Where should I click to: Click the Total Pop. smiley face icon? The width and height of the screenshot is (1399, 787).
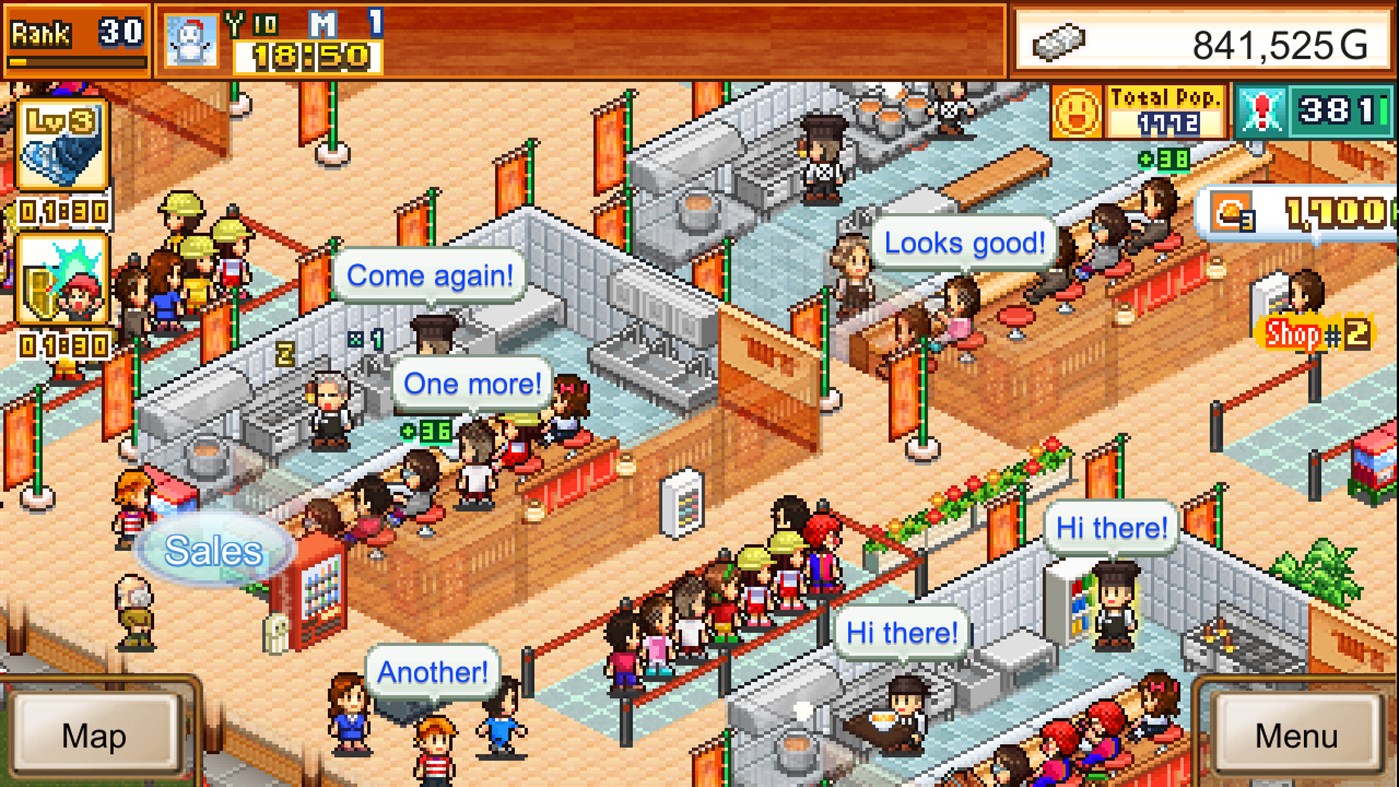[1078, 110]
